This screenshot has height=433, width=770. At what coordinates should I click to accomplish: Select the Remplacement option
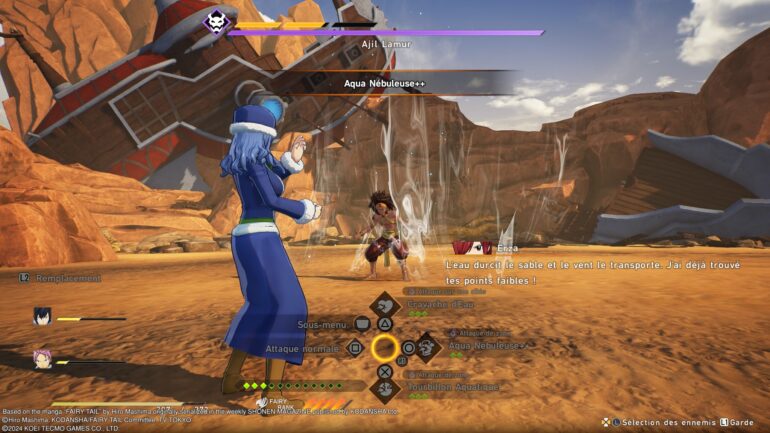[60, 278]
